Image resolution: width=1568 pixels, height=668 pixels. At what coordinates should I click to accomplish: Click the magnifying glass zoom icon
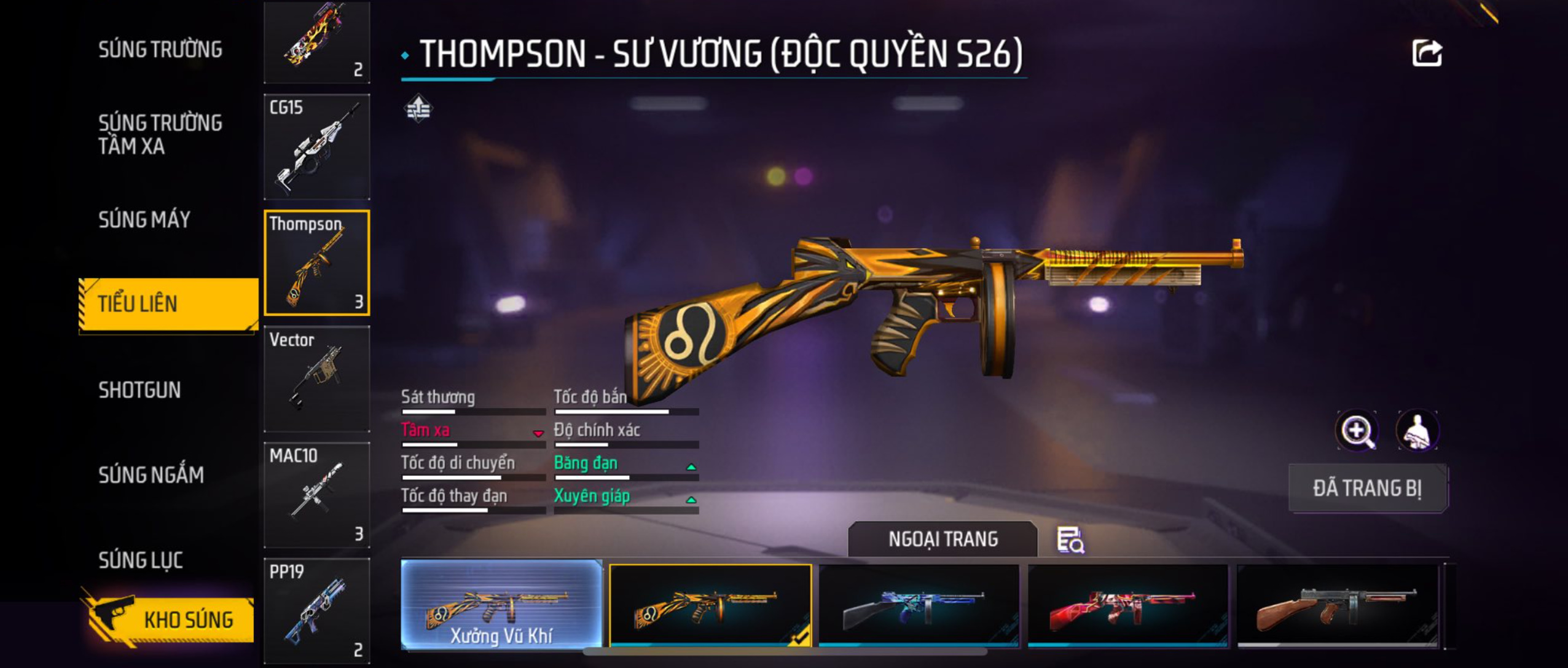[x=1357, y=431]
